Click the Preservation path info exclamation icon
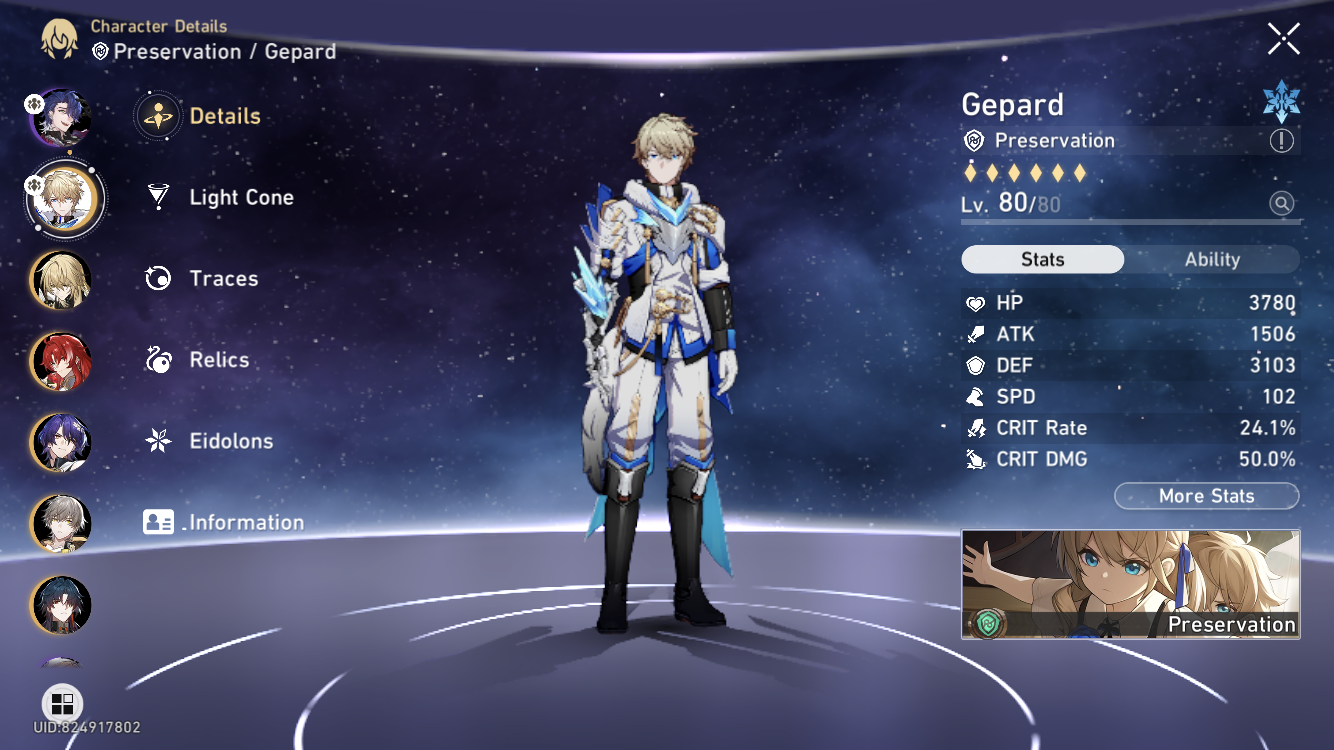The width and height of the screenshot is (1334, 750). [1281, 141]
